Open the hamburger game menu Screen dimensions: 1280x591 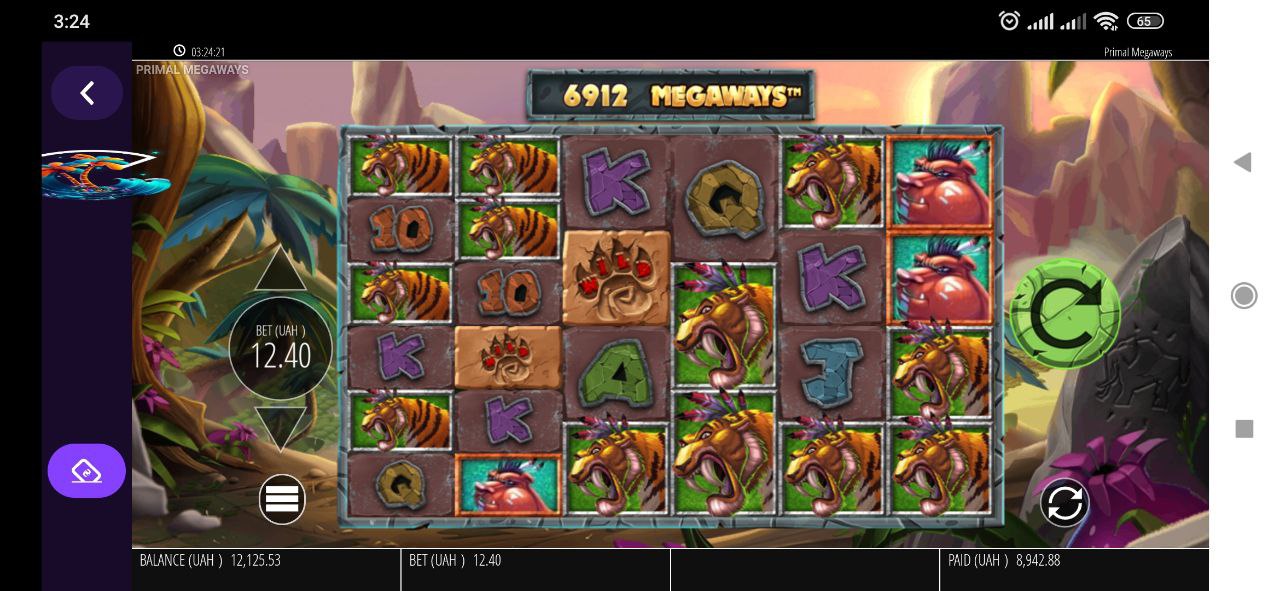(x=282, y=499)
